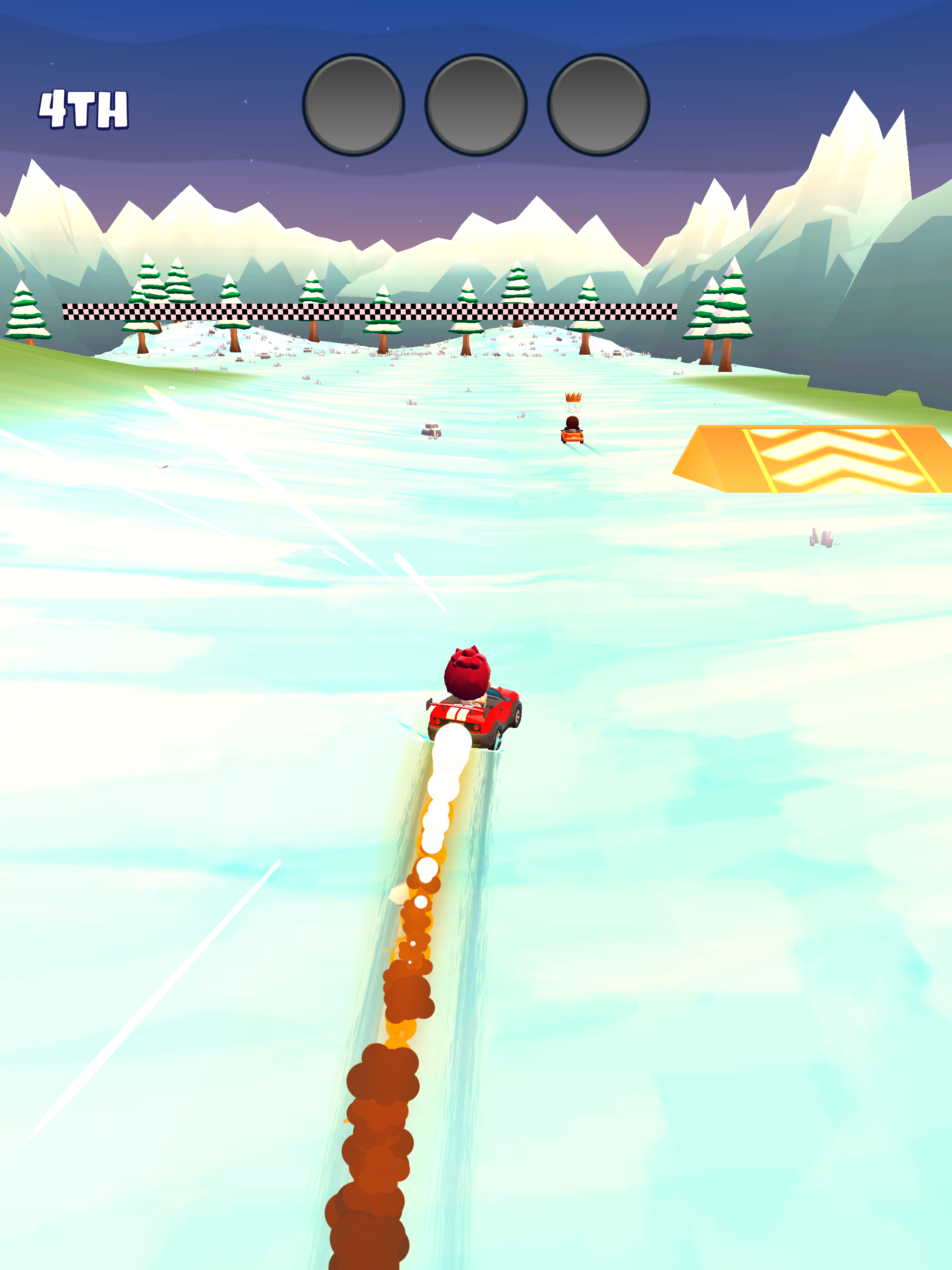Image resolution: width=952 pixels, height=1270 pixels.
Task: Expand the tall mountain peak on the right
Action: click(855, 144)
